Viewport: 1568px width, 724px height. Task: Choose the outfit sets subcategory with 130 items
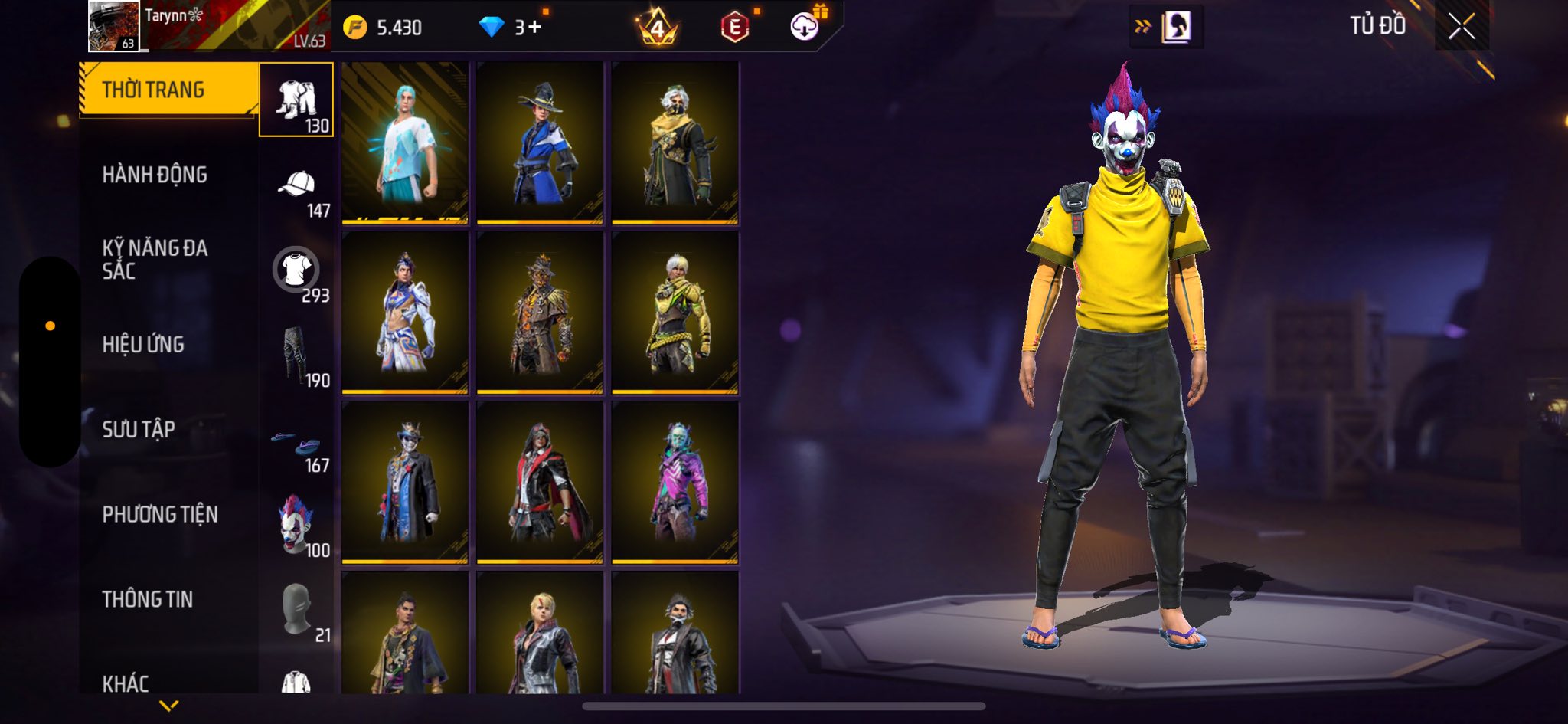click(x=297, y=100)
